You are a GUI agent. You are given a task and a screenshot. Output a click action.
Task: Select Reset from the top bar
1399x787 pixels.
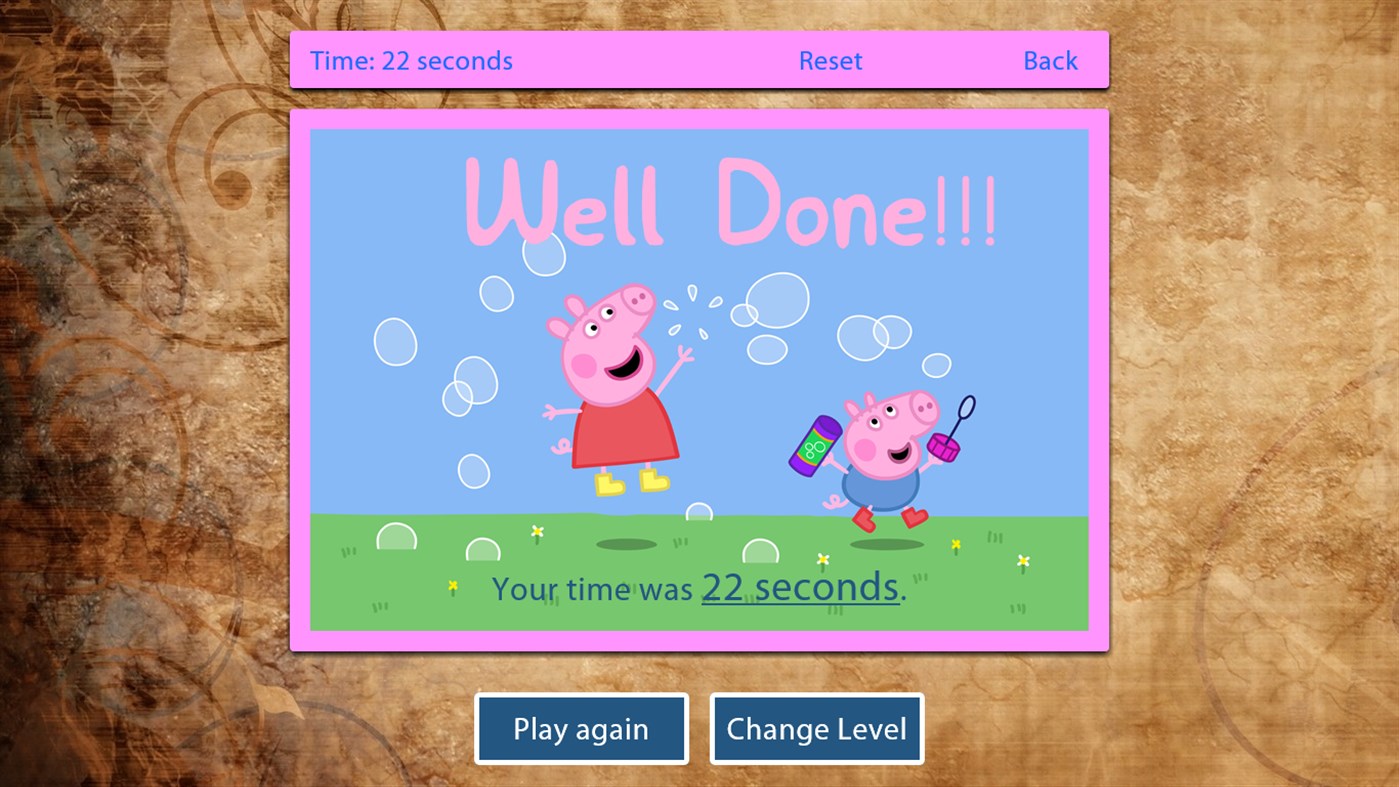point(830,60)
